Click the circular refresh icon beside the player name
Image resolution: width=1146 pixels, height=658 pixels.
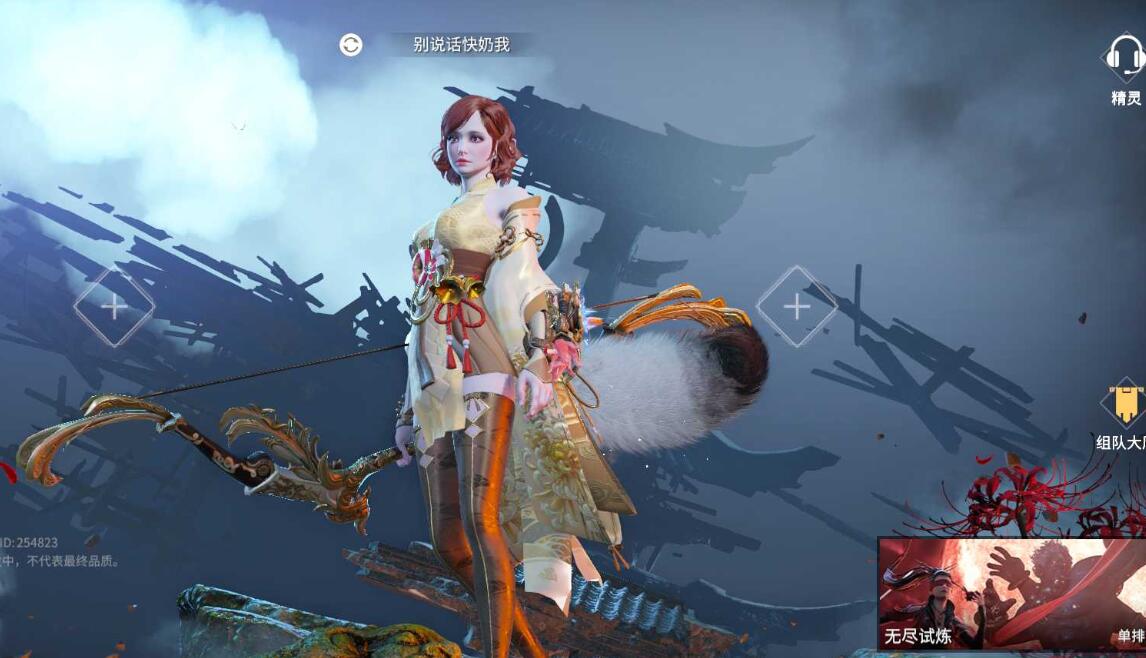351,45
